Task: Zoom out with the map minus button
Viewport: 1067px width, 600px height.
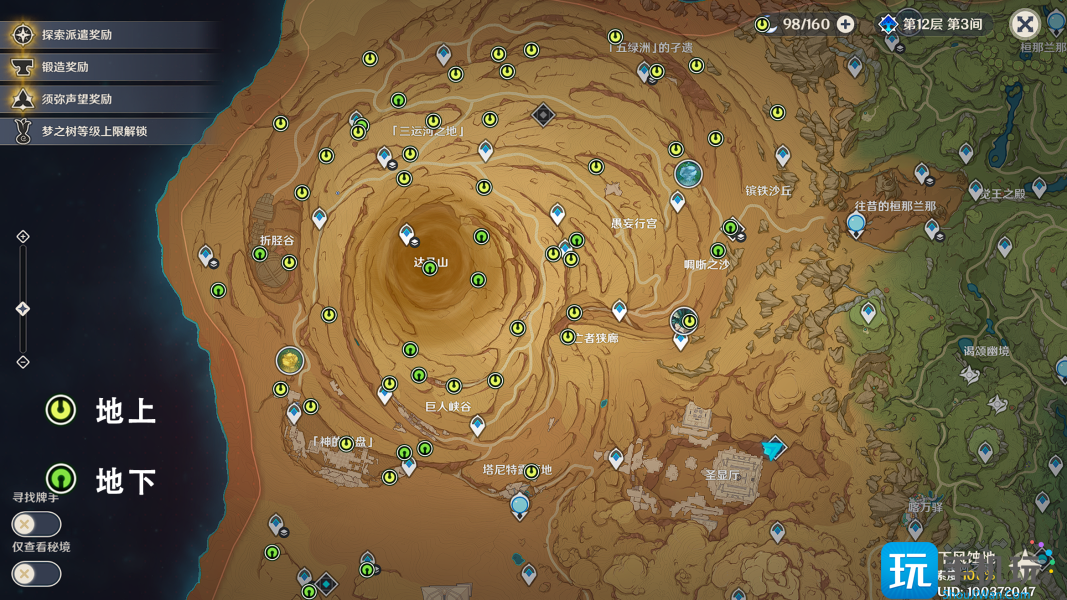Action: point(23,362)
